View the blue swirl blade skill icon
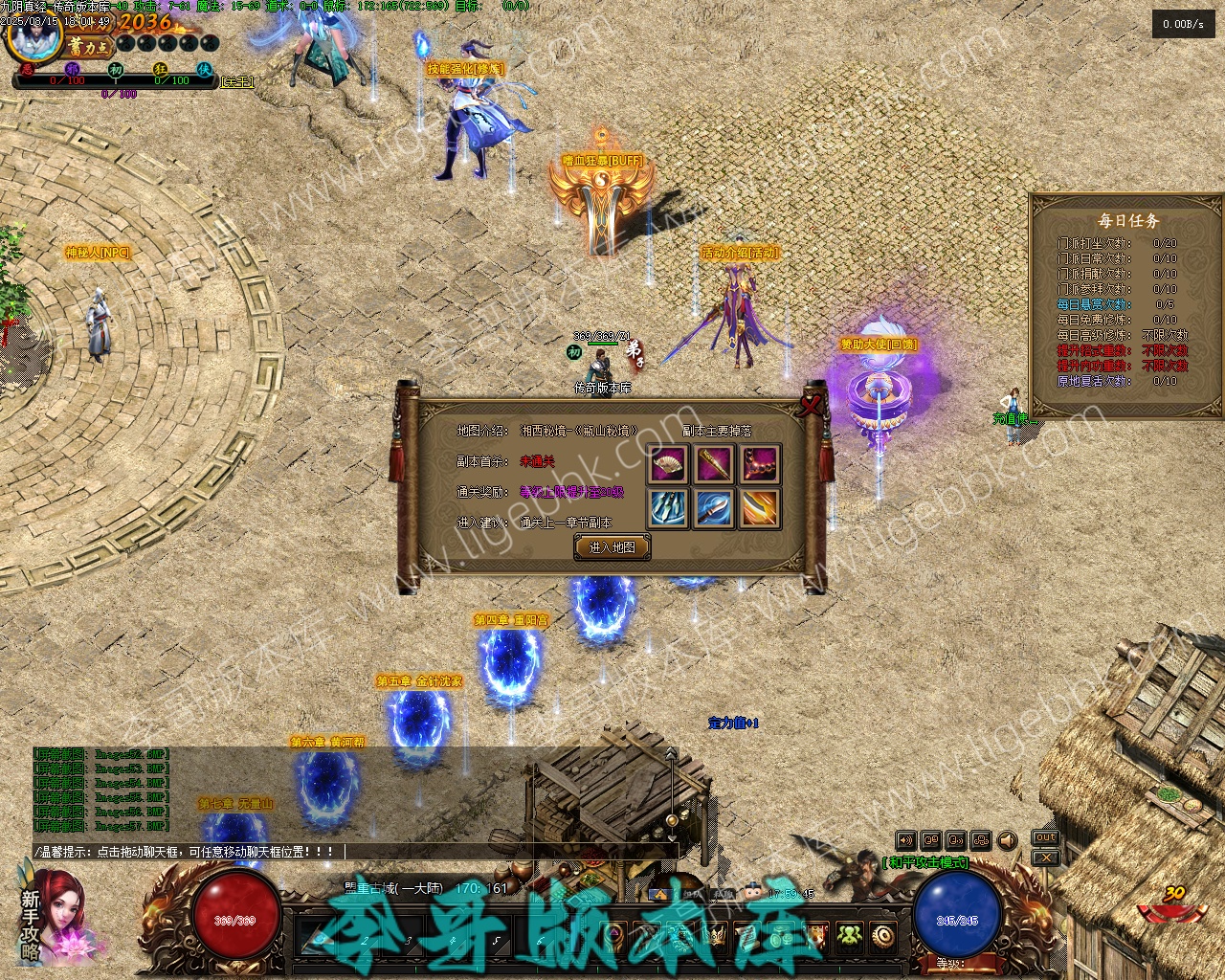This screenshot has height=980, width=1225. coord(714,508)
